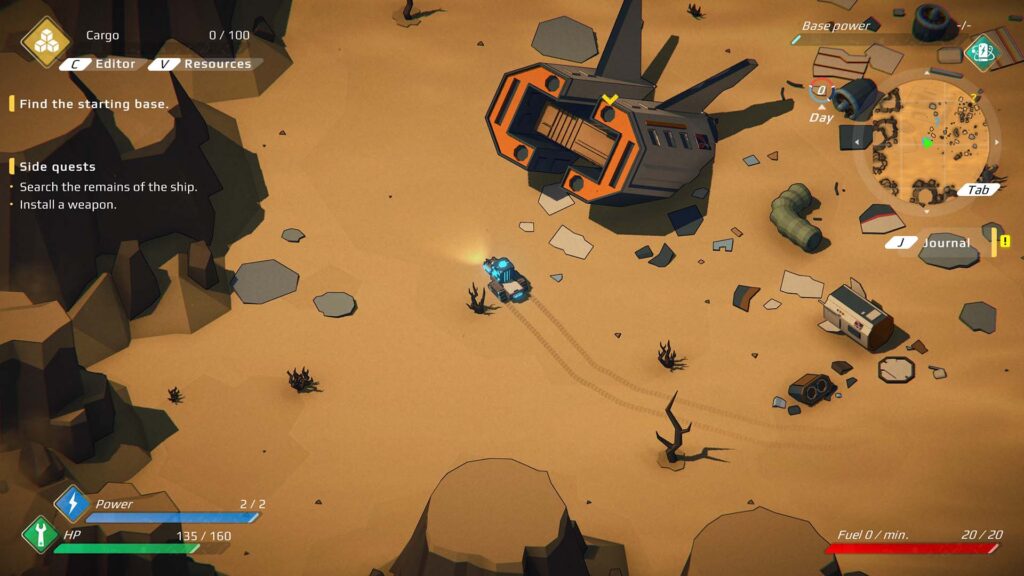This screenshot has width=1024, height=576.
Task: Click the green wrench HP icon
Action: click(x=40, y=534)
